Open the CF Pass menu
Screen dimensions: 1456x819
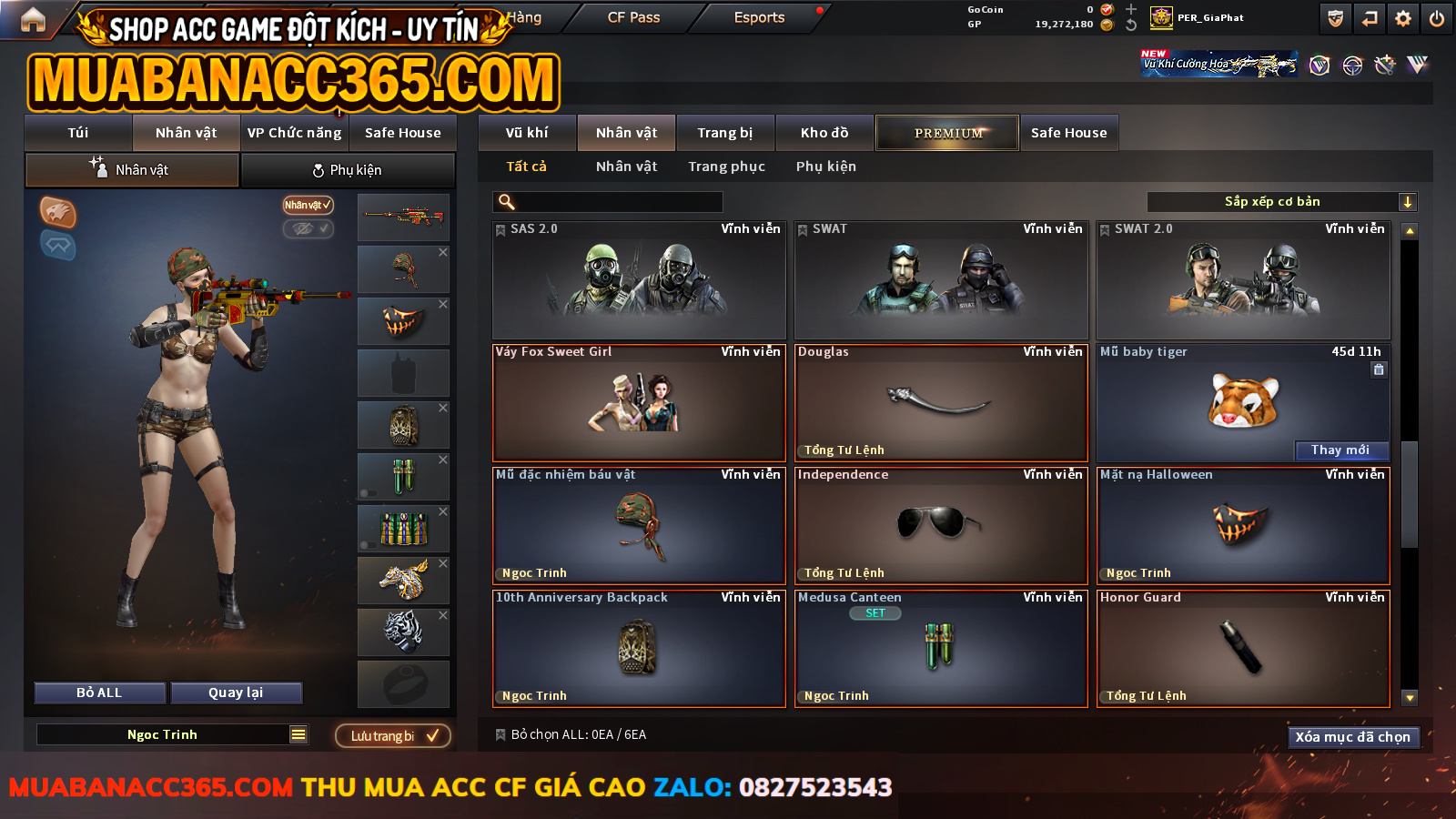(633, 17)
